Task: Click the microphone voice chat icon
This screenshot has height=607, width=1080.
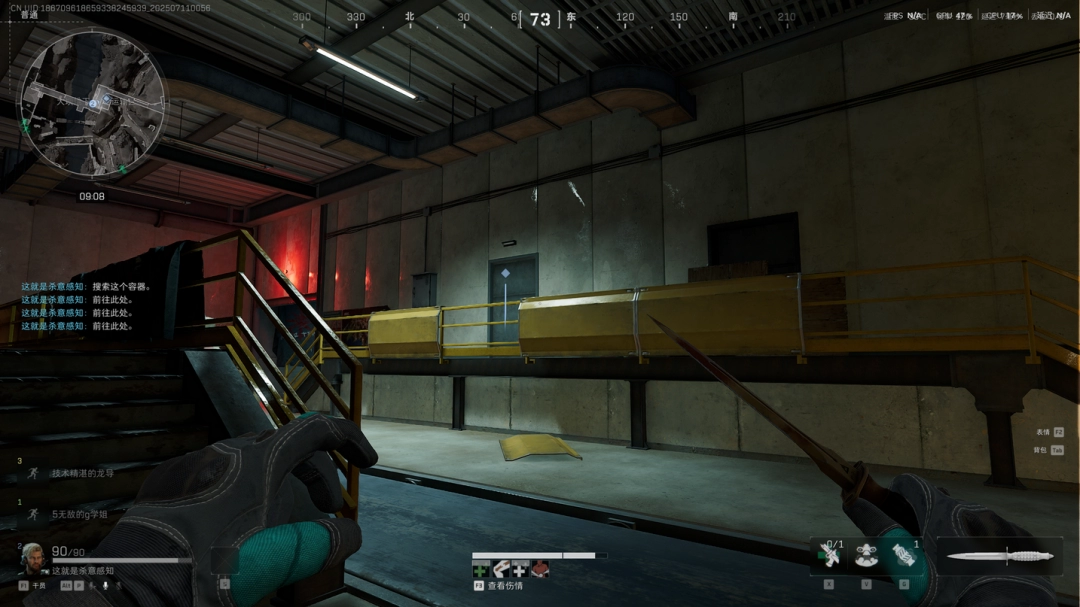Action: pos(106,585)
